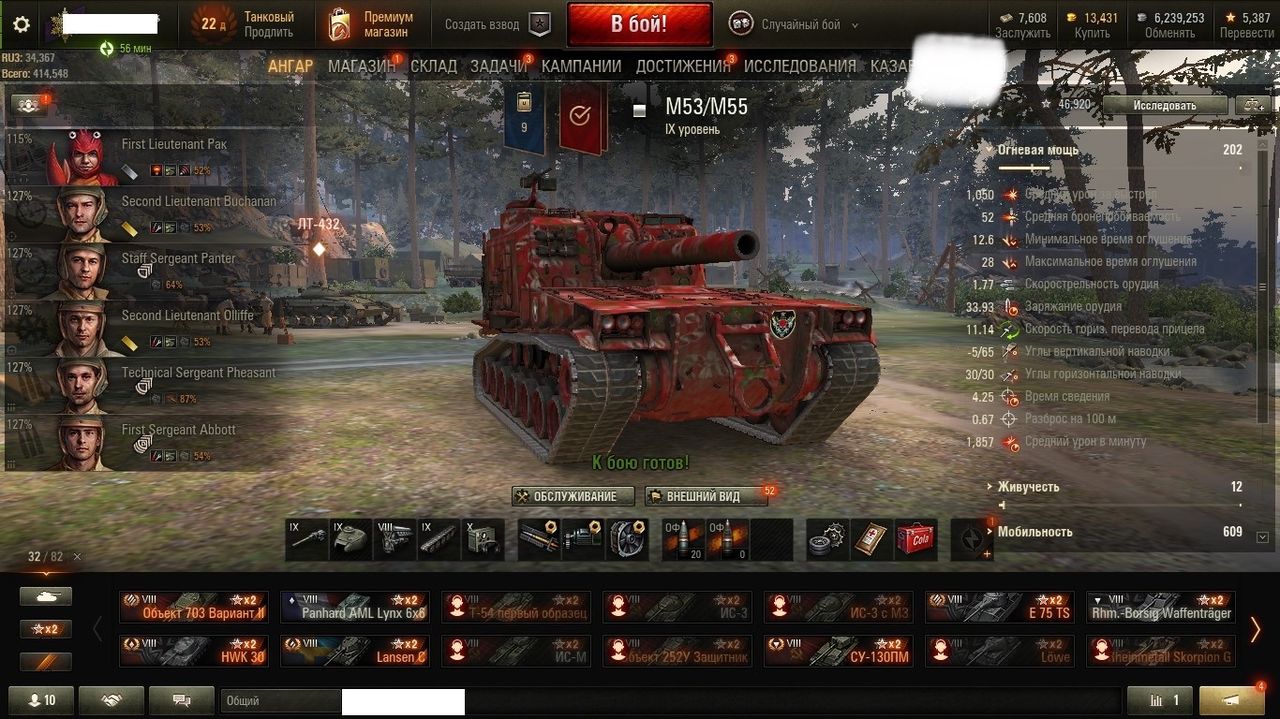
Task: Expand the Живучесть stats section
Action: [x=1028, y=487]
